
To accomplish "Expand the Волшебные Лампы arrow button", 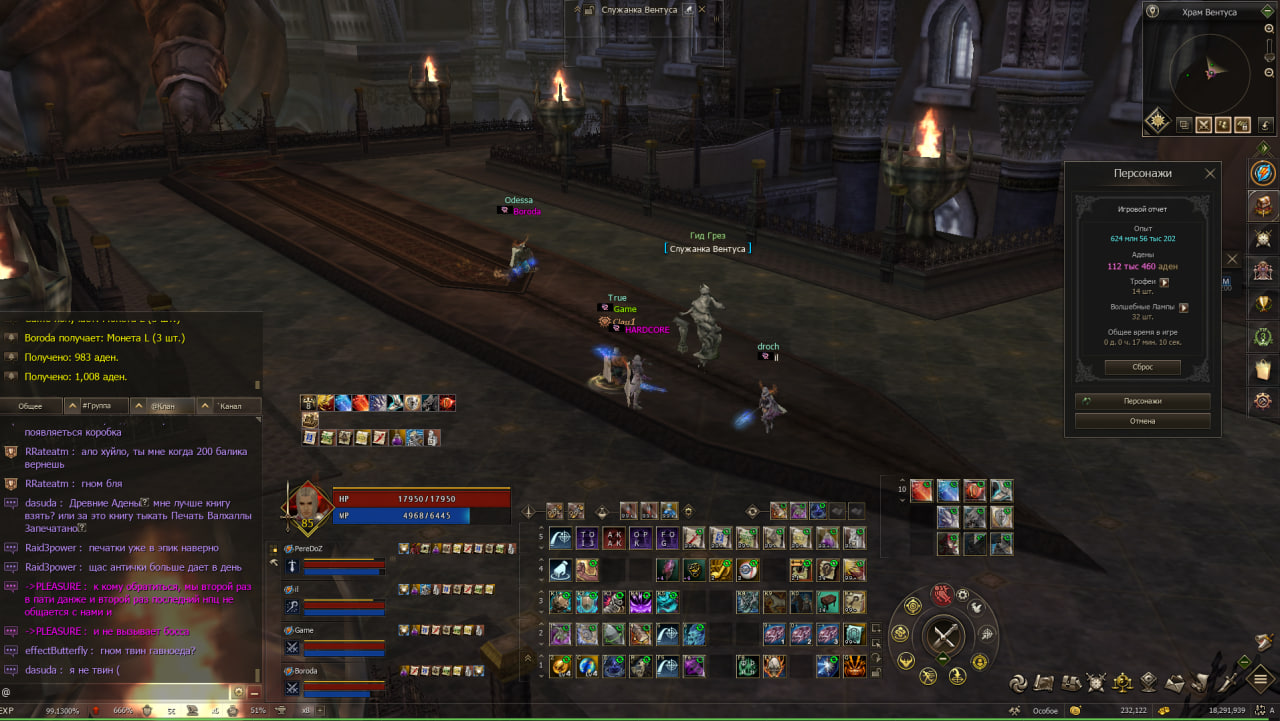I will point(1183,307).
